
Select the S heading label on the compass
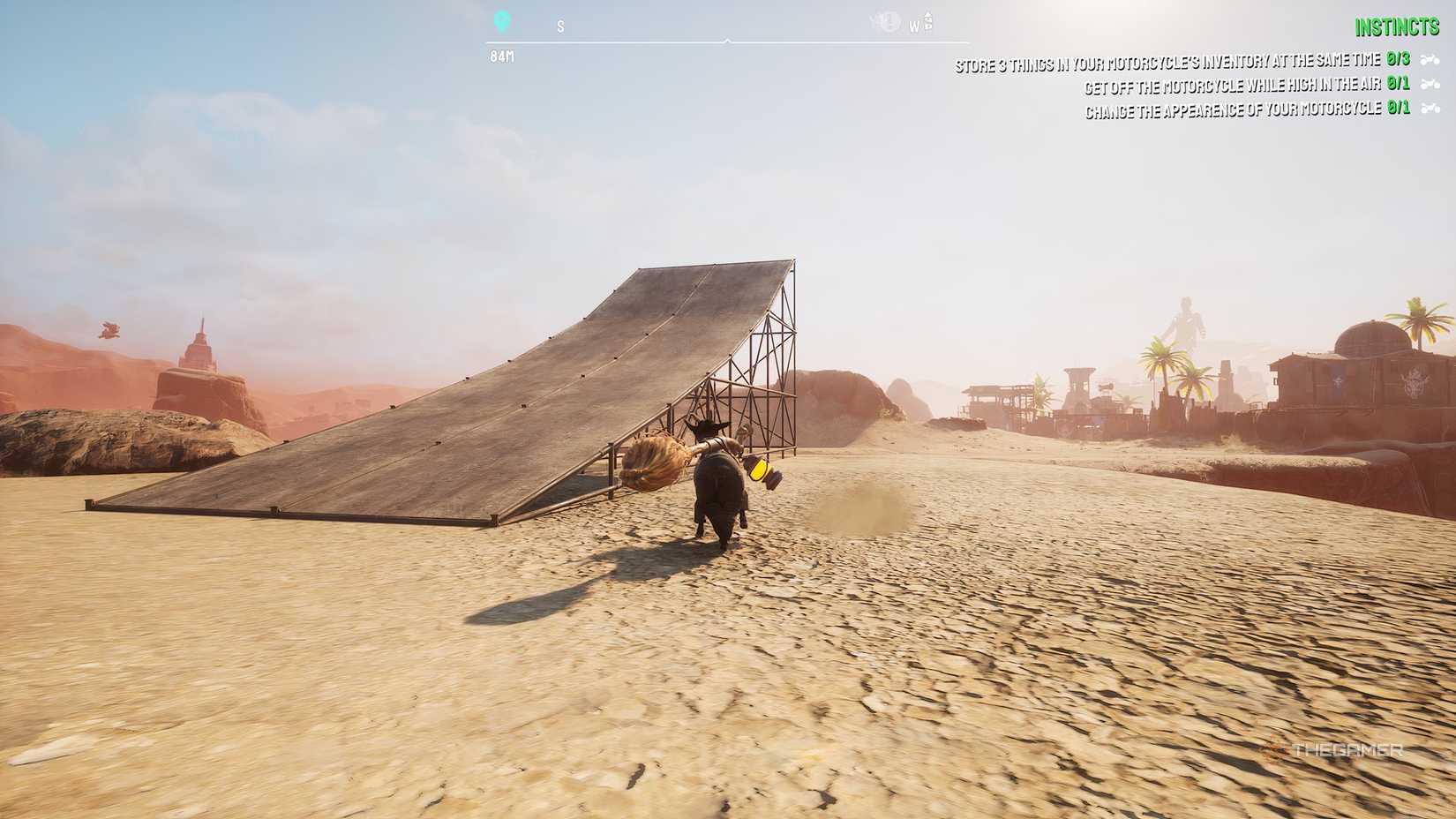pyautogui.click(x=562, y=26)
